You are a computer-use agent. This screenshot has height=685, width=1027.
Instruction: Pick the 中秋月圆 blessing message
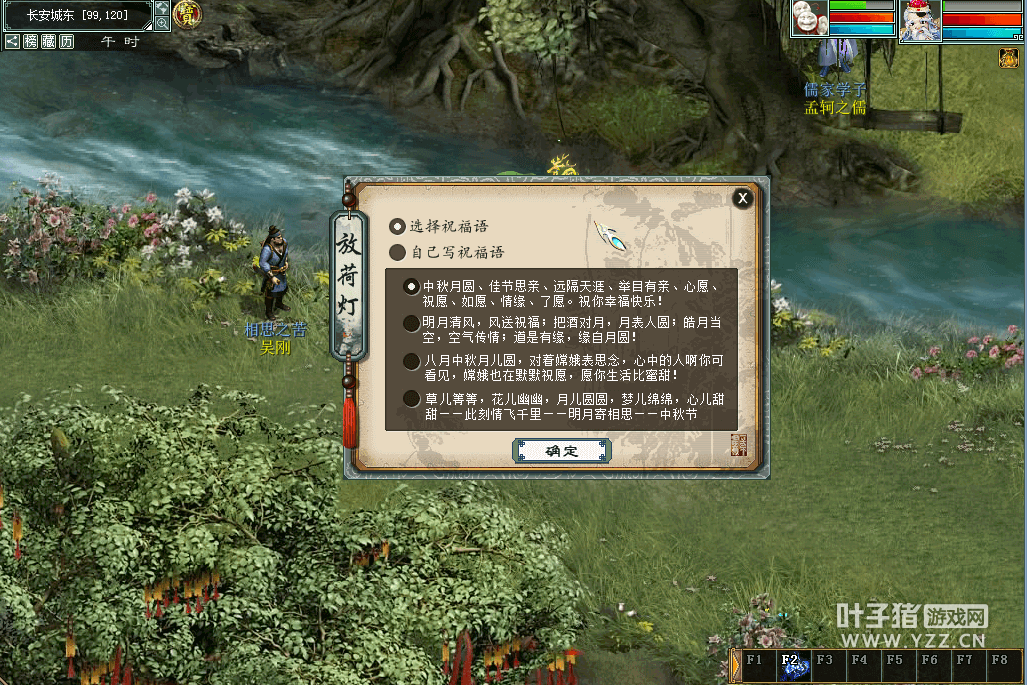pos(411,286)
